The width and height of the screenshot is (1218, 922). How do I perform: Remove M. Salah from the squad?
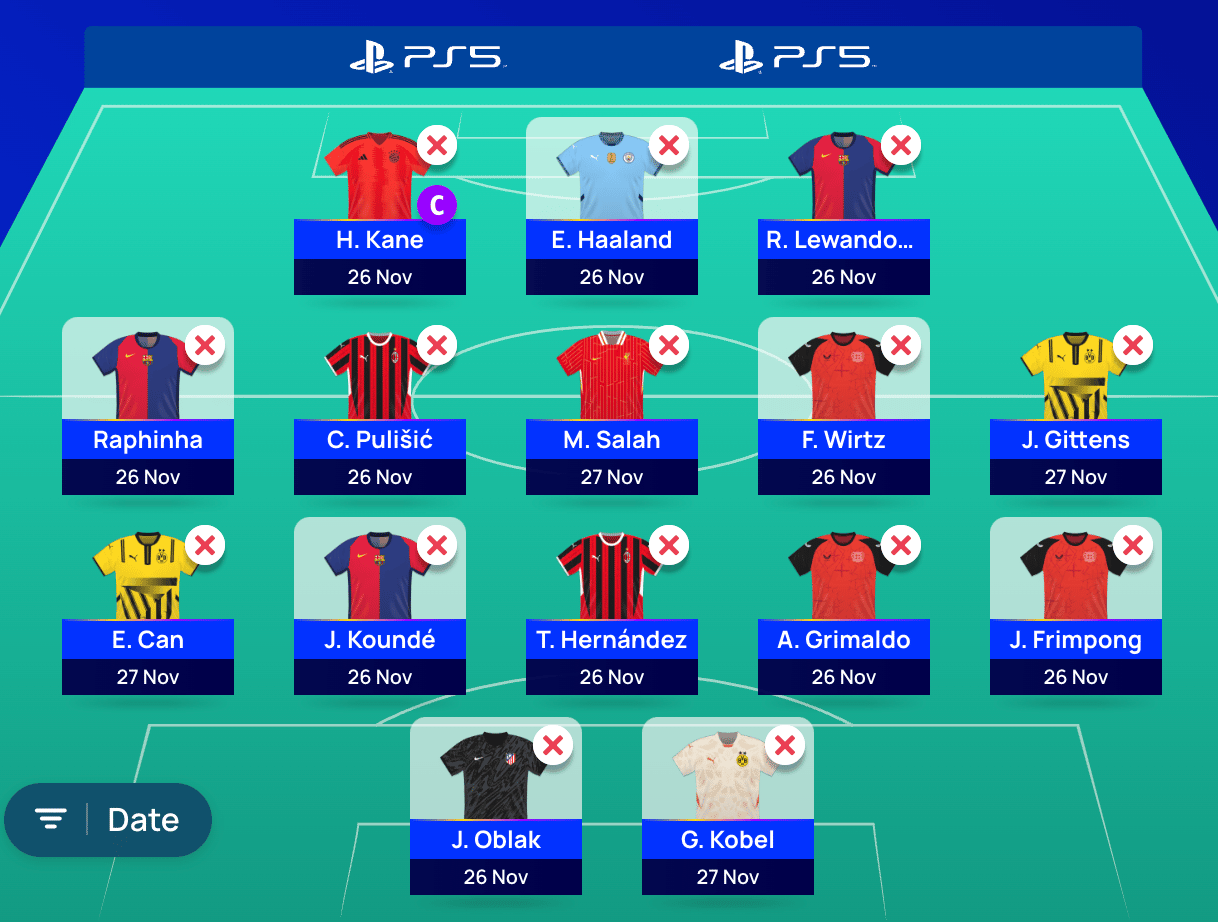(669, 346)
